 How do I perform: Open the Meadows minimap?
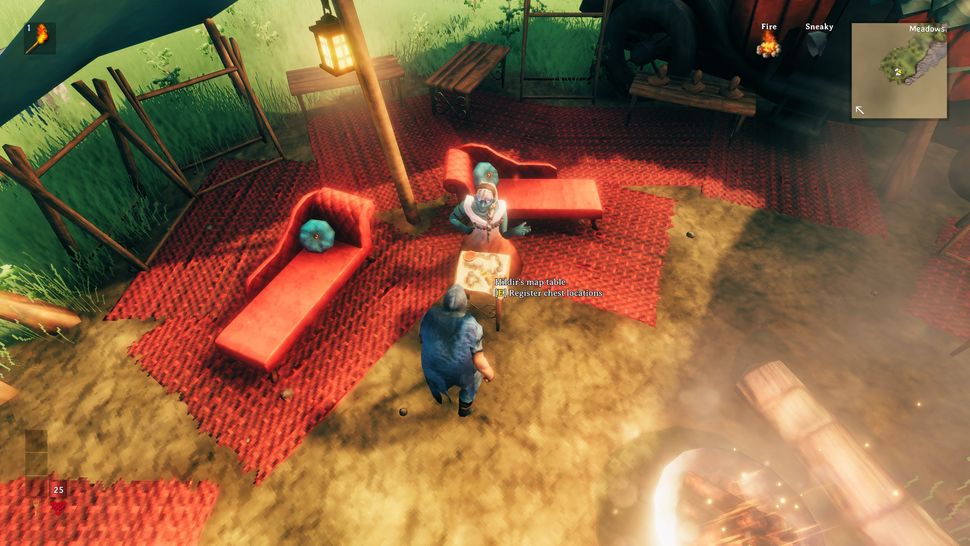pos(899,71)
